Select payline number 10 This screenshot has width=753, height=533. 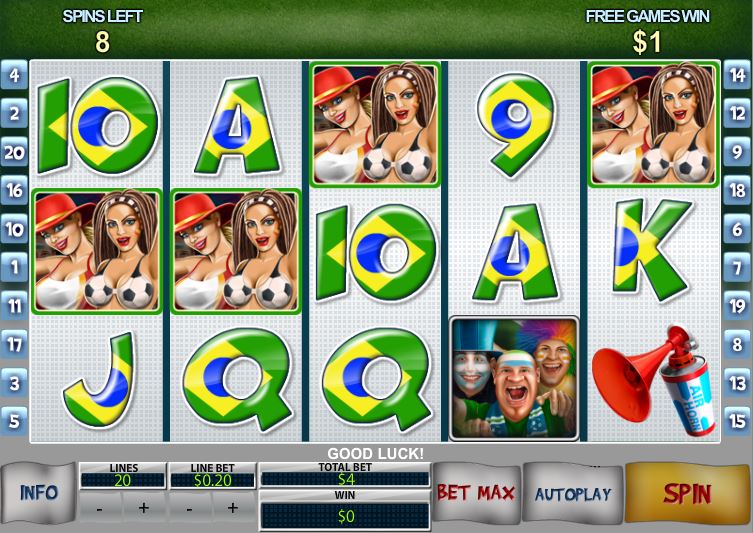click(14, 229)
